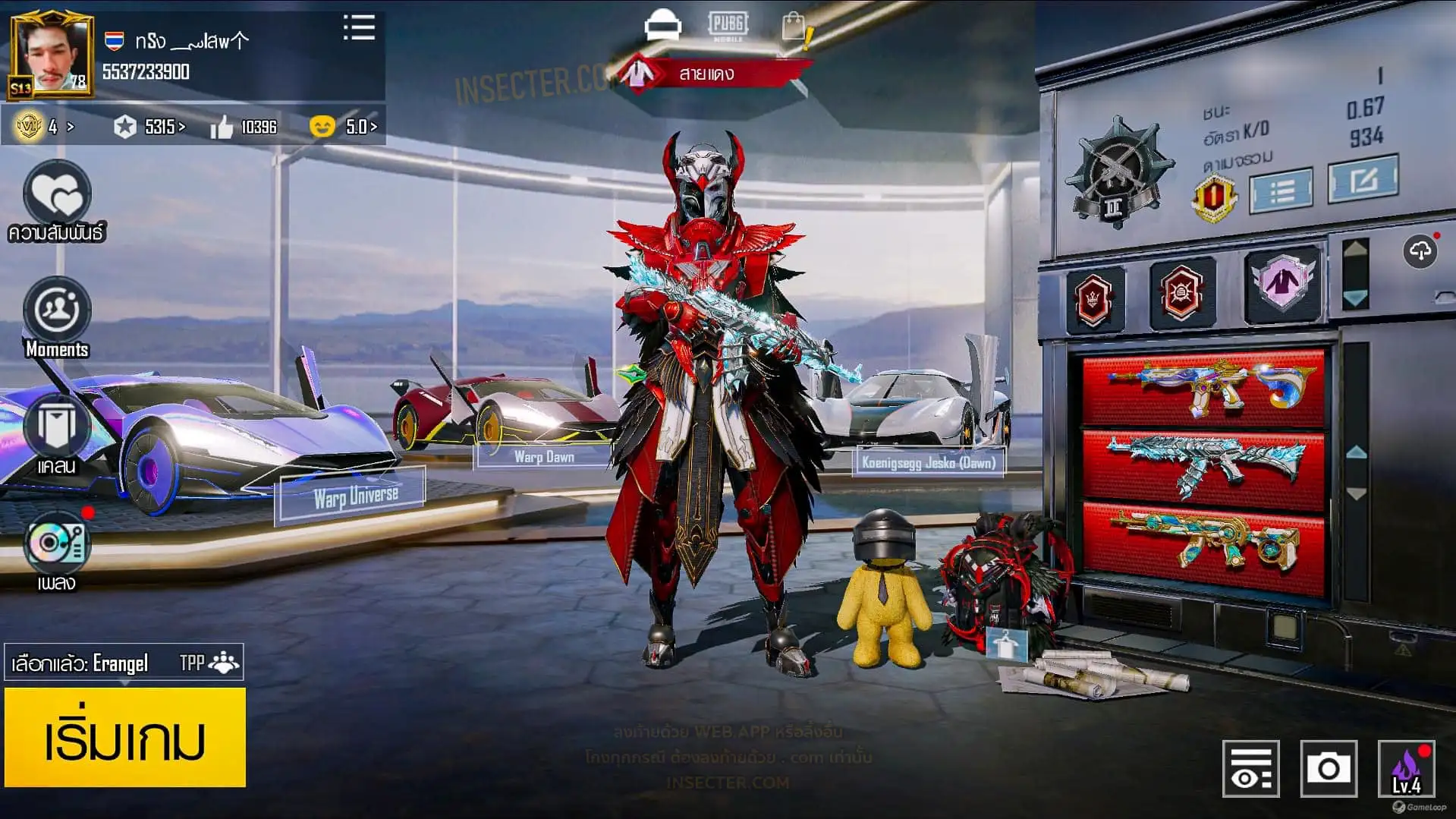
Task: Open the Moments icon
Action: tap(57, 310)
